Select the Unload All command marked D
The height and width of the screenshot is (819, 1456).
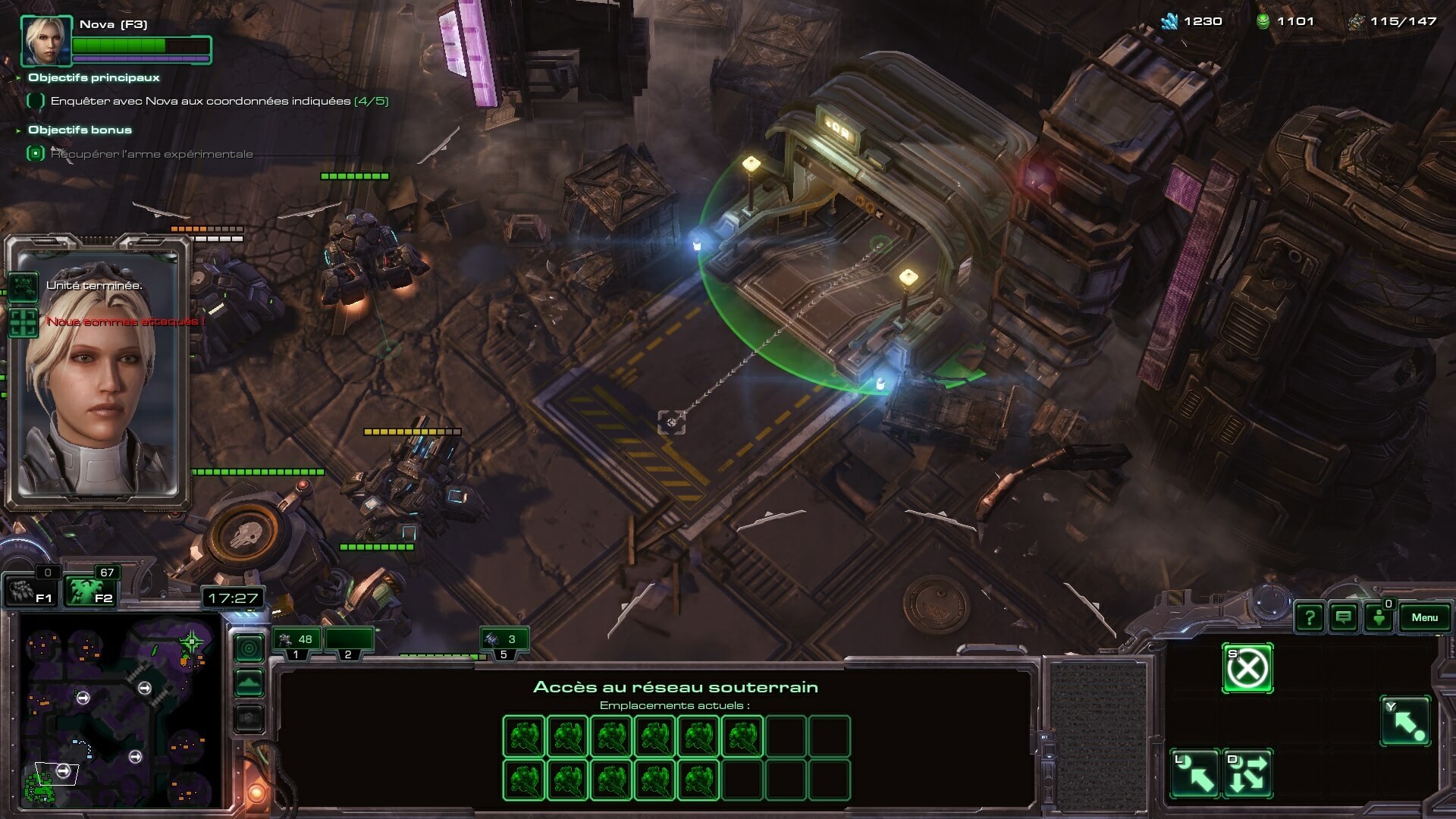[x=1247, y=774]
